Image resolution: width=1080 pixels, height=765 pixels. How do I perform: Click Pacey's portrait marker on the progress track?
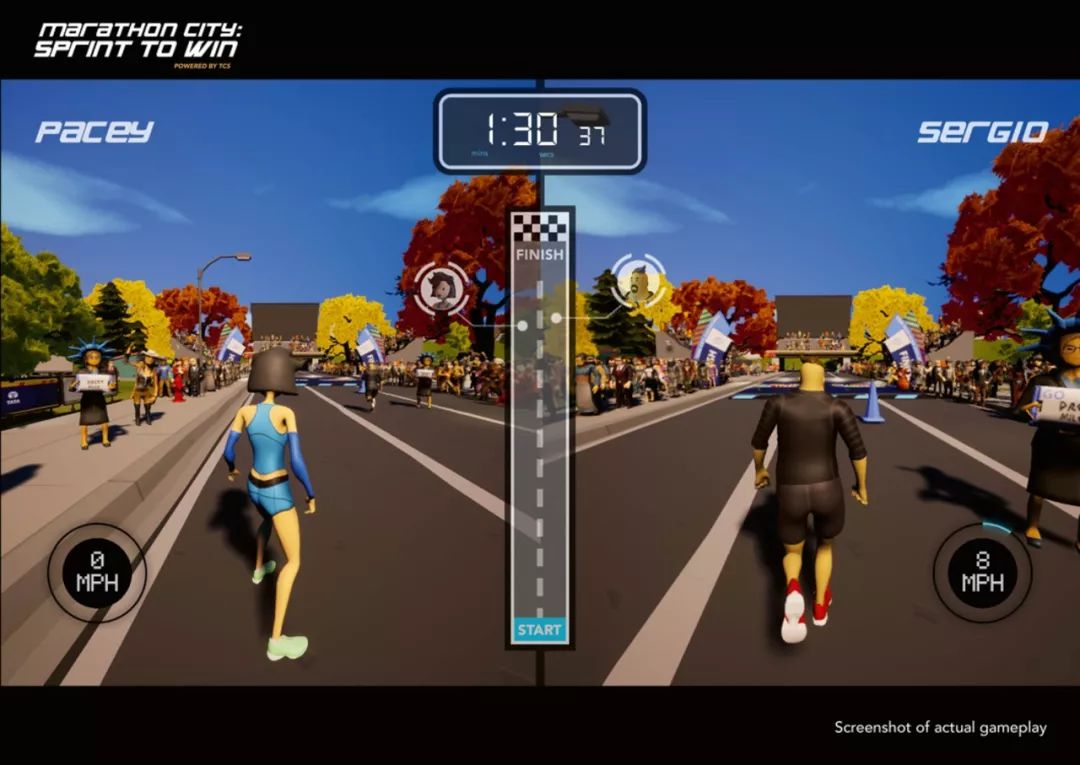click(x=441, y=289)
